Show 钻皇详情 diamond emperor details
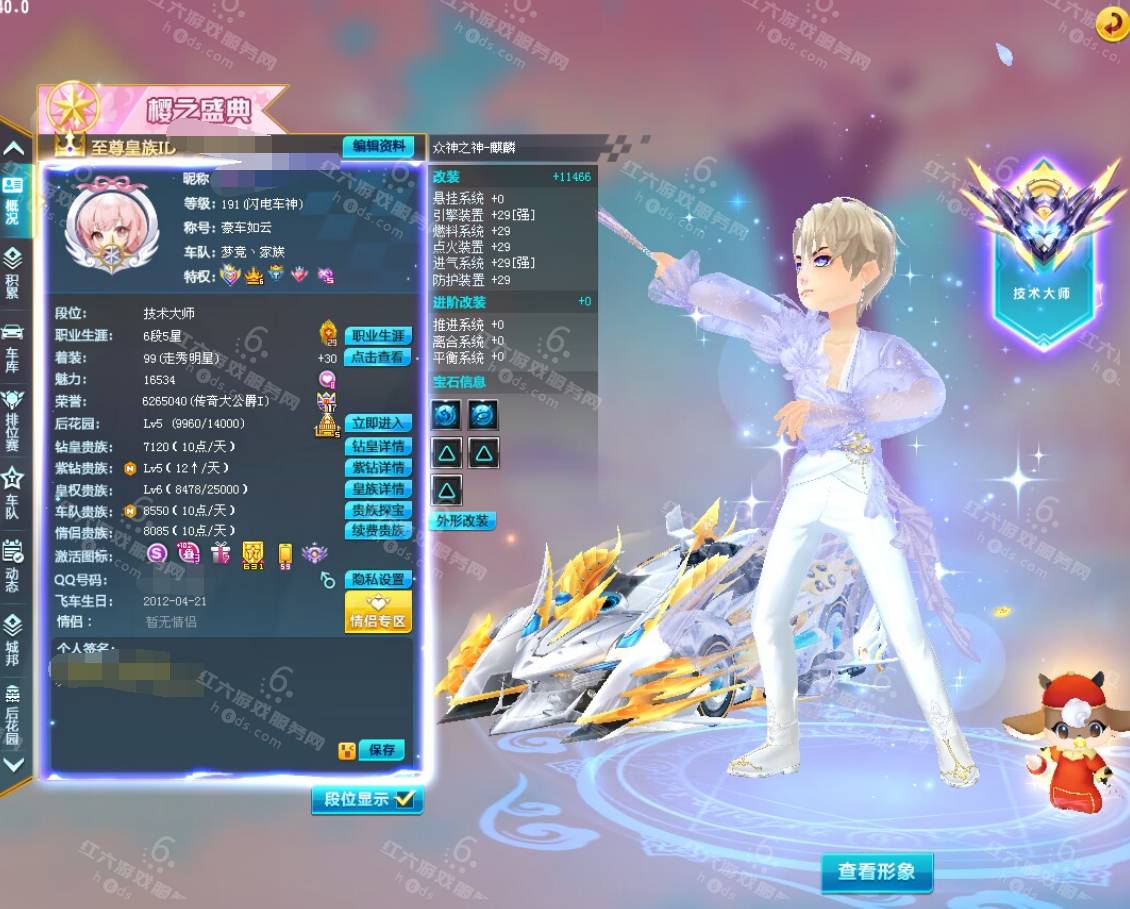The height and width of the screenshot is (909, 1130). (378, 446)
